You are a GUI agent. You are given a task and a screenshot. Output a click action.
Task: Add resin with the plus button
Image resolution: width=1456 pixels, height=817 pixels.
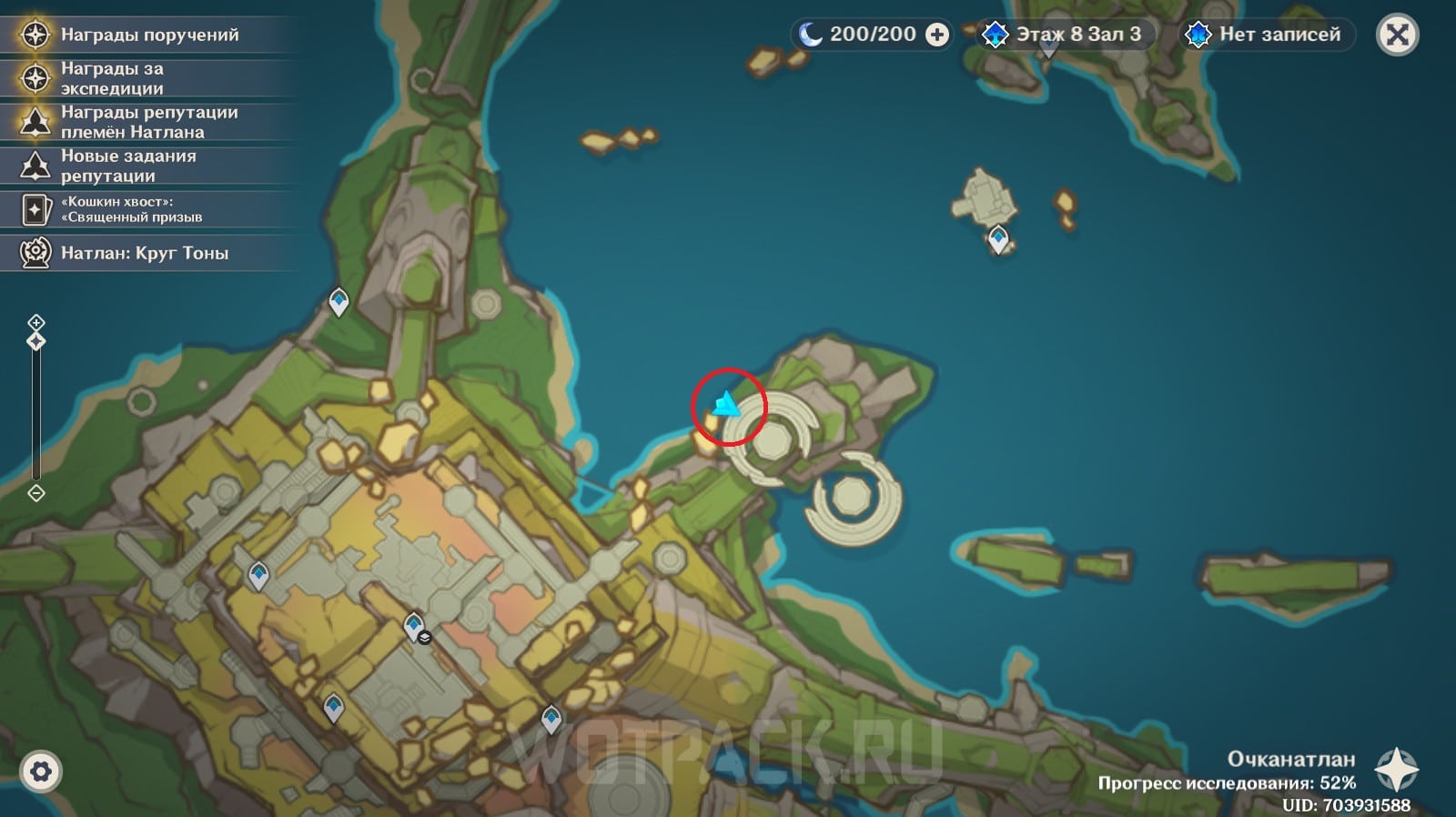click(936, 35)
